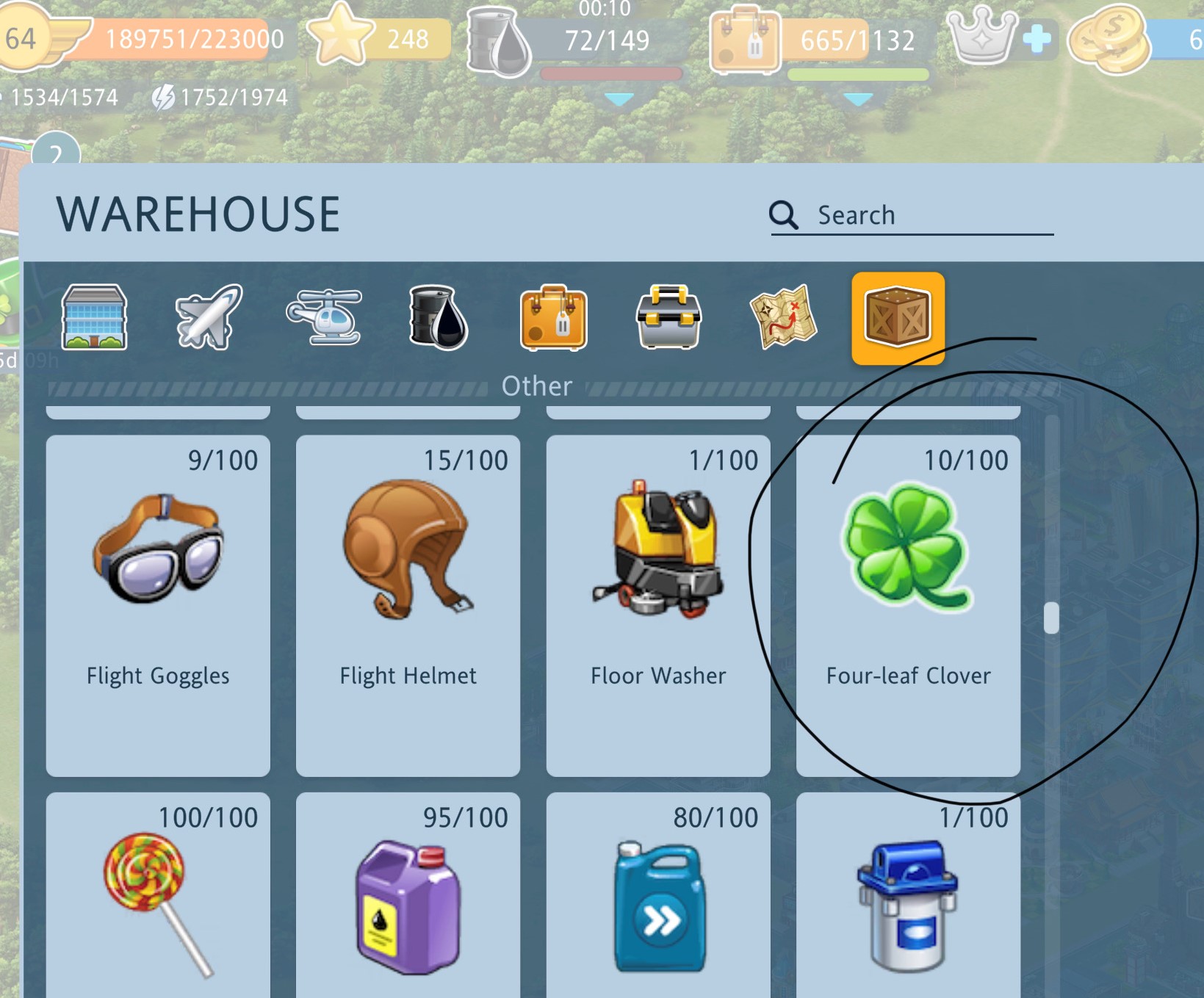Switch to the buildings category tab

click(95, 317)
